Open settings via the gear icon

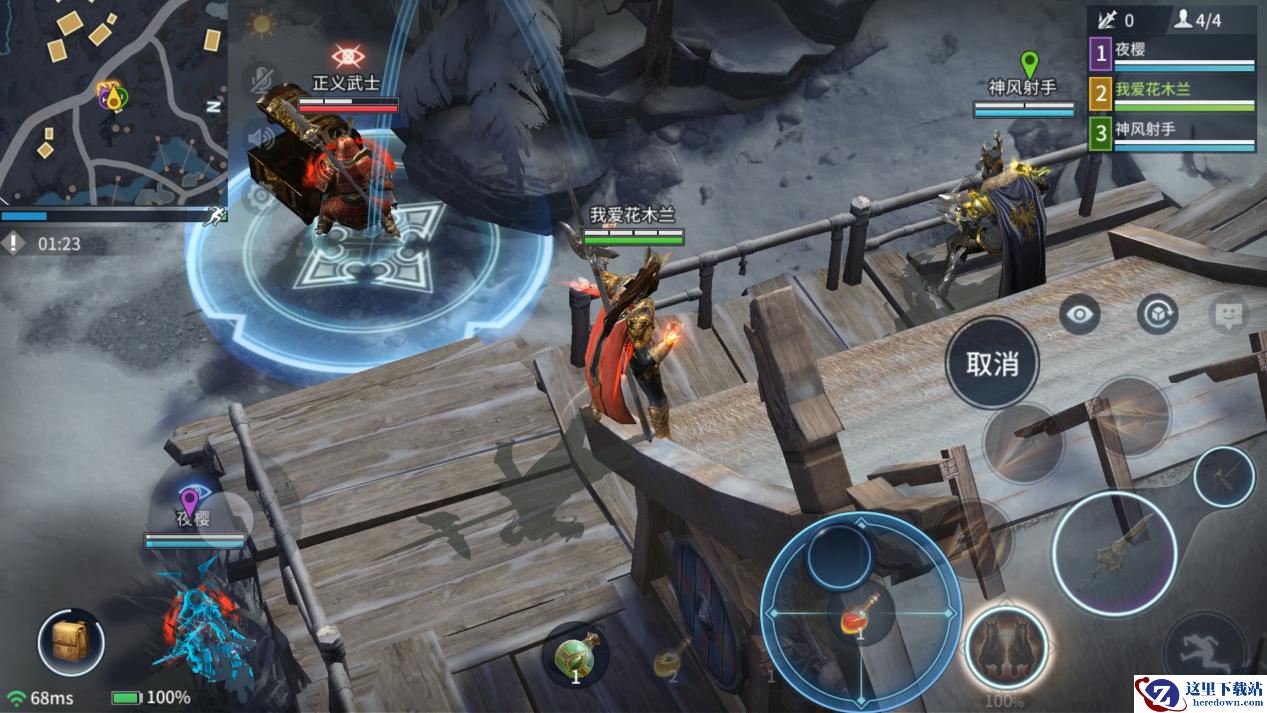point(262,196)
